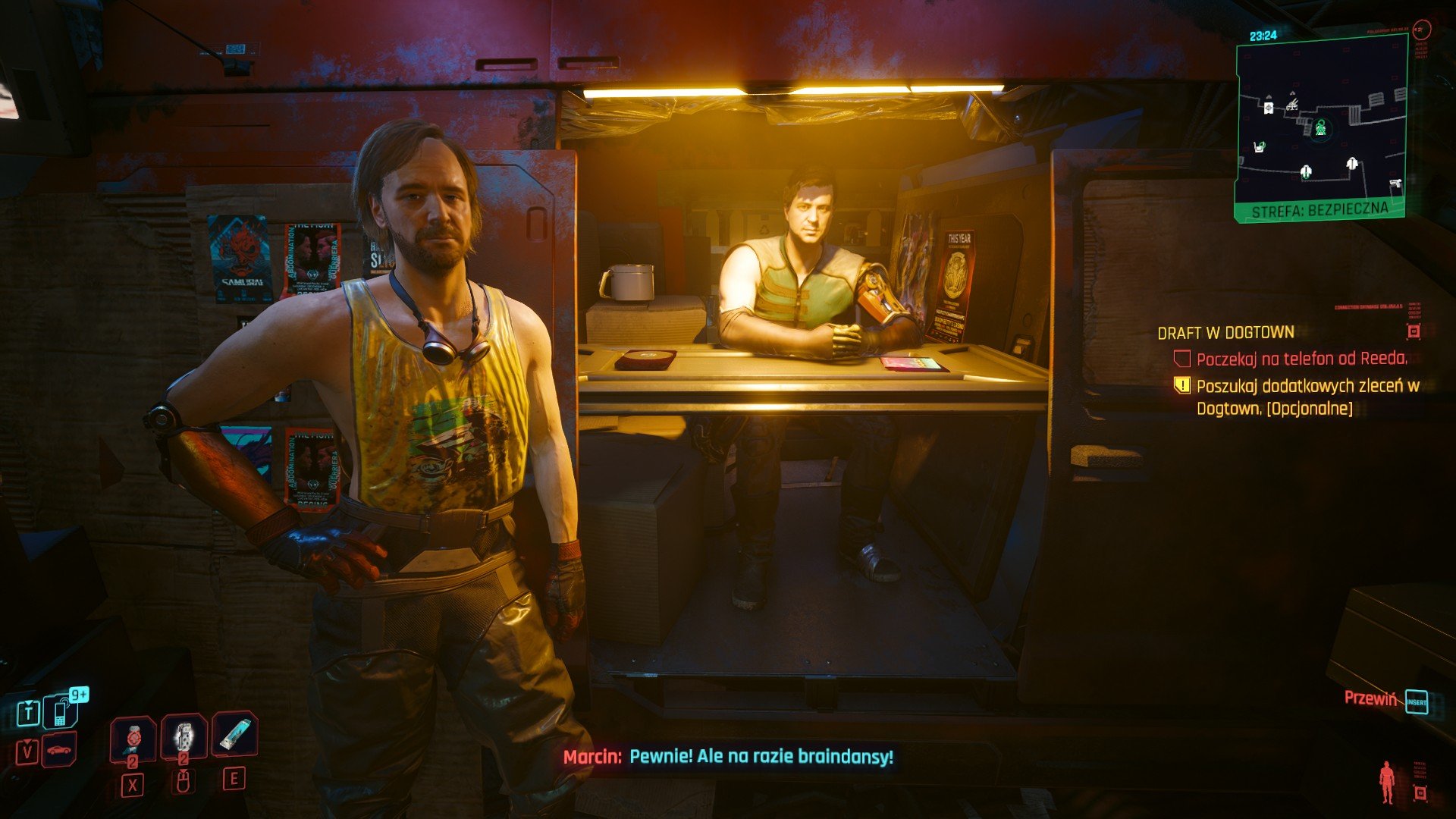Open the phone icon with 9+ notifications

(x=60, y=713)
